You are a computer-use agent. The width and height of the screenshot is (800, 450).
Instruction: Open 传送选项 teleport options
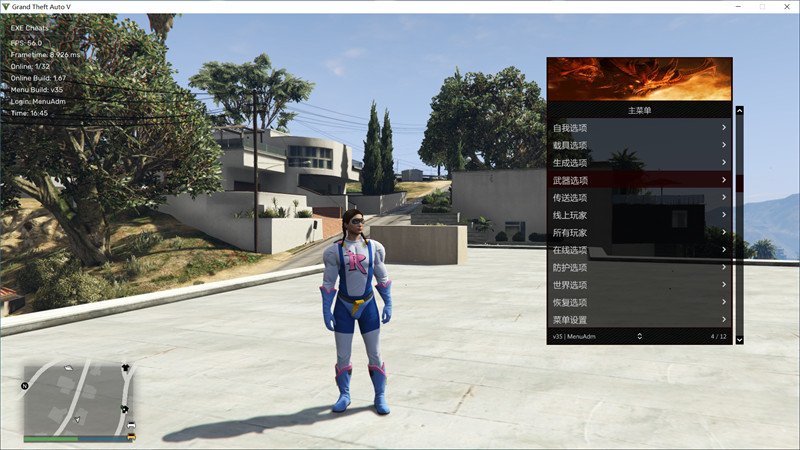pyautogui.click(x=639, y=198)
